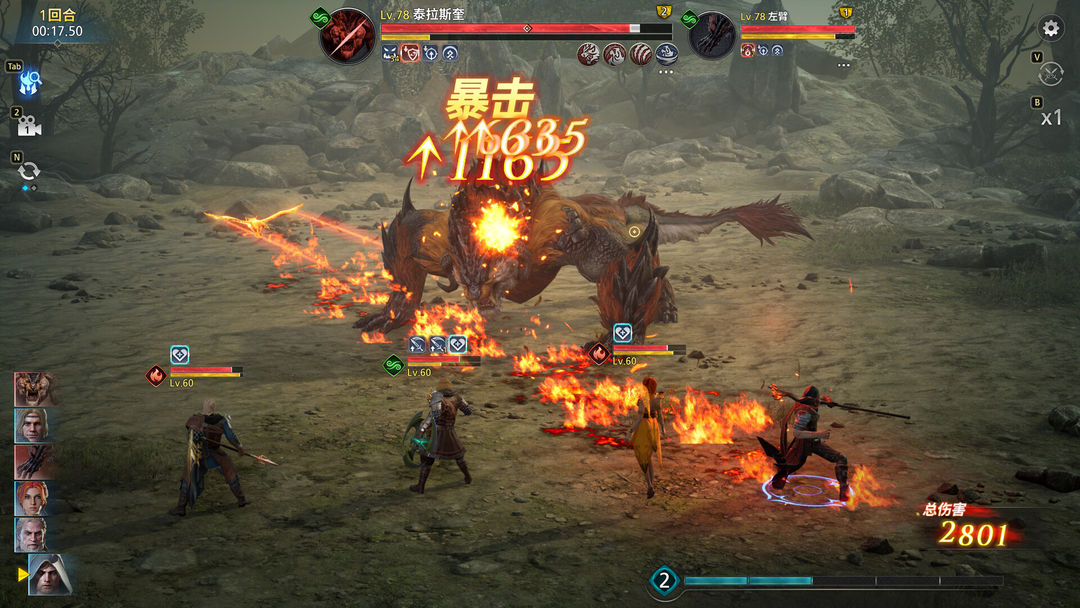Viewport: 1080px width, 608px height.
Task: Switch the battle camera view
Action: (29, 126)
